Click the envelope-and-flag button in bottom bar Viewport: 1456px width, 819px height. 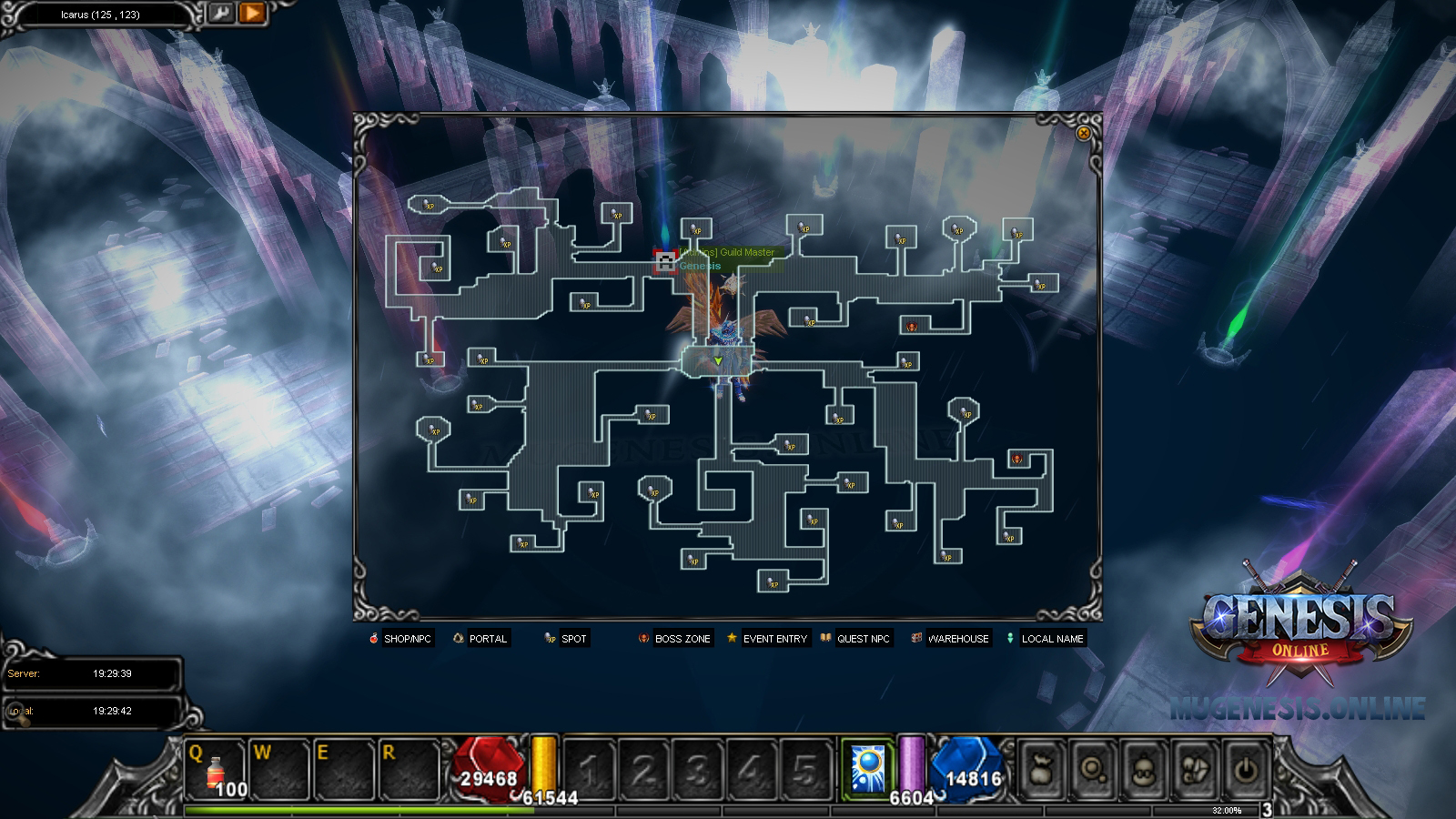[x=1194, y=770]
